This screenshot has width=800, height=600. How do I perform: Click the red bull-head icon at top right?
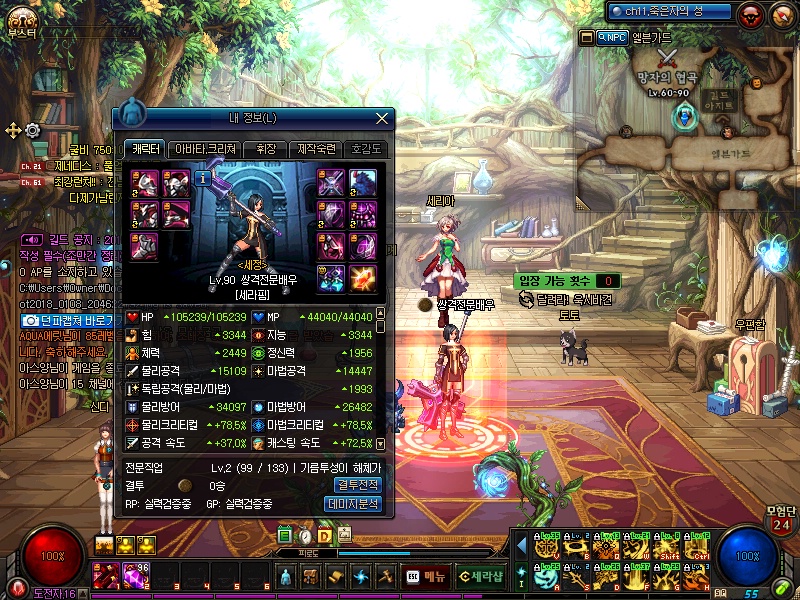click(751, 14)
